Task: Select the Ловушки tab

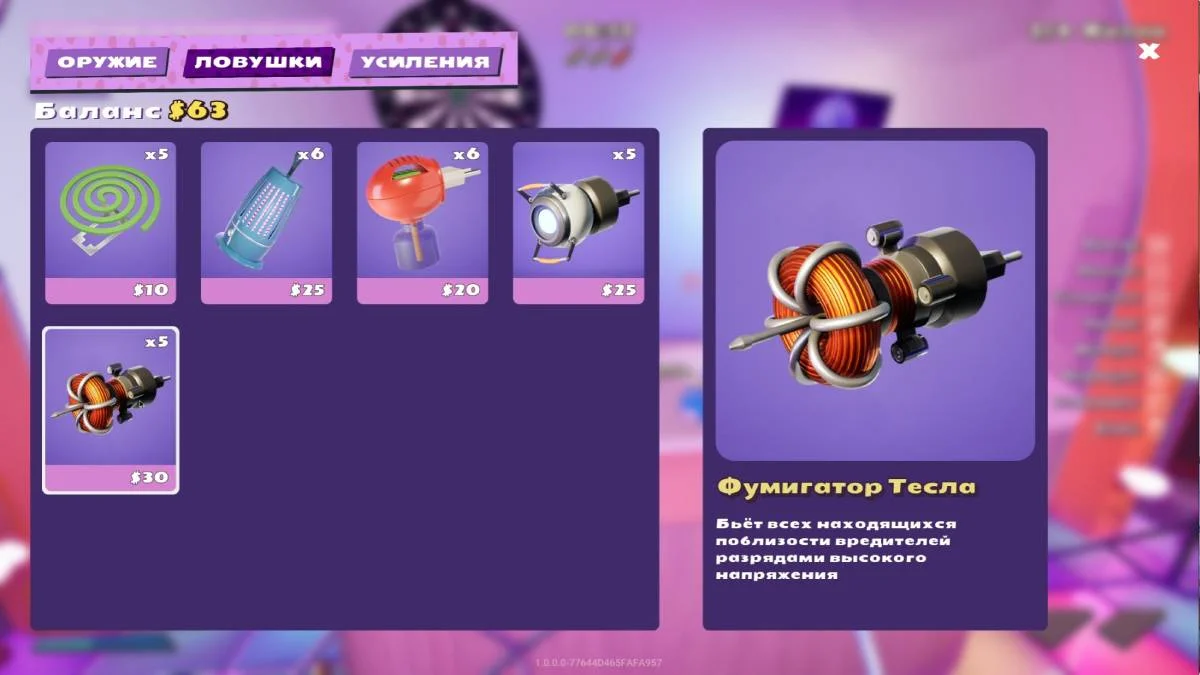Action: click(x=258, y=62)
